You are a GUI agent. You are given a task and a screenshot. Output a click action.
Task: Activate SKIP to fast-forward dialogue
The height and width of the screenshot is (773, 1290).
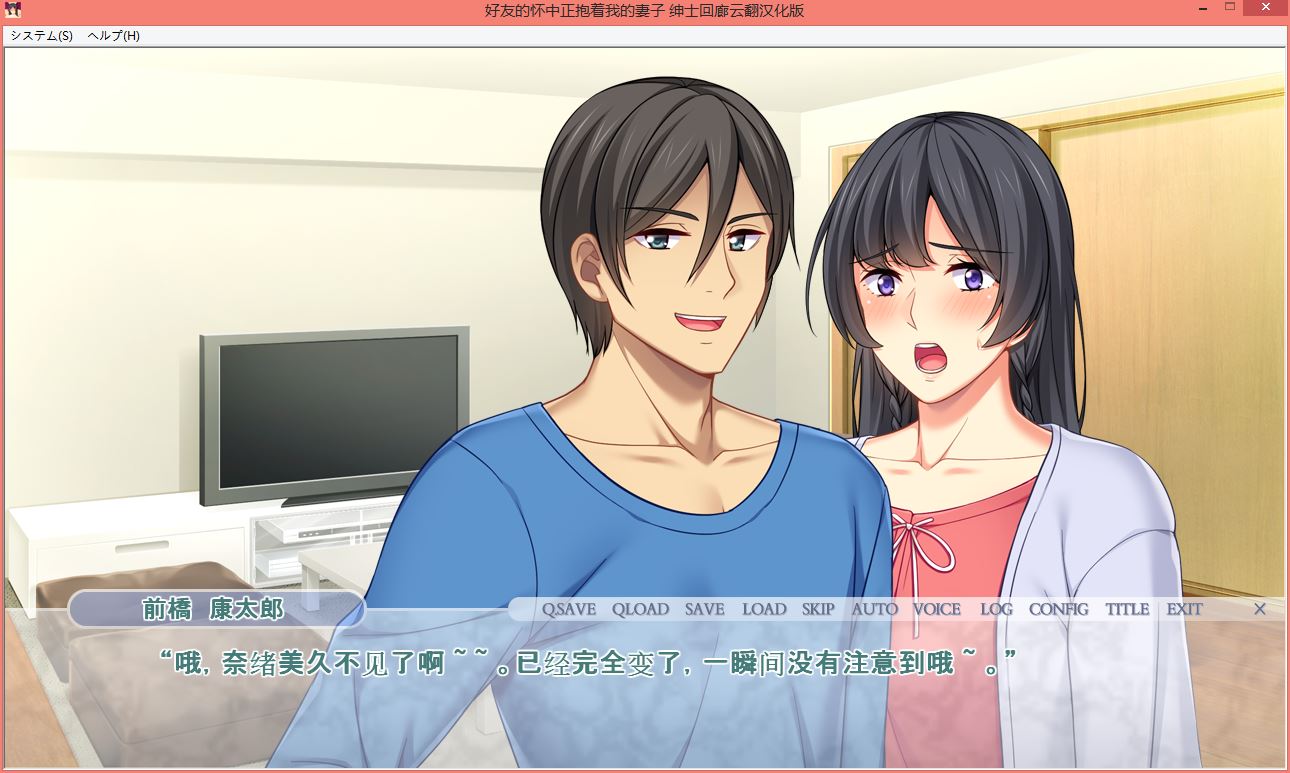click(x=818, y=609)
